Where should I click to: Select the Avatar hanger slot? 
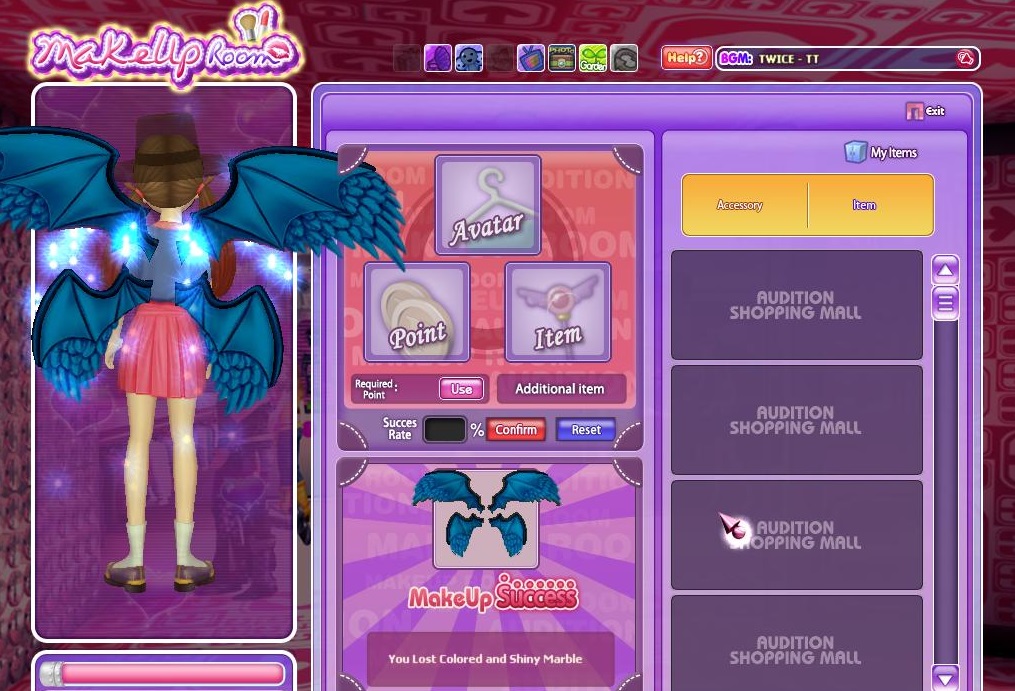point(488,205)
